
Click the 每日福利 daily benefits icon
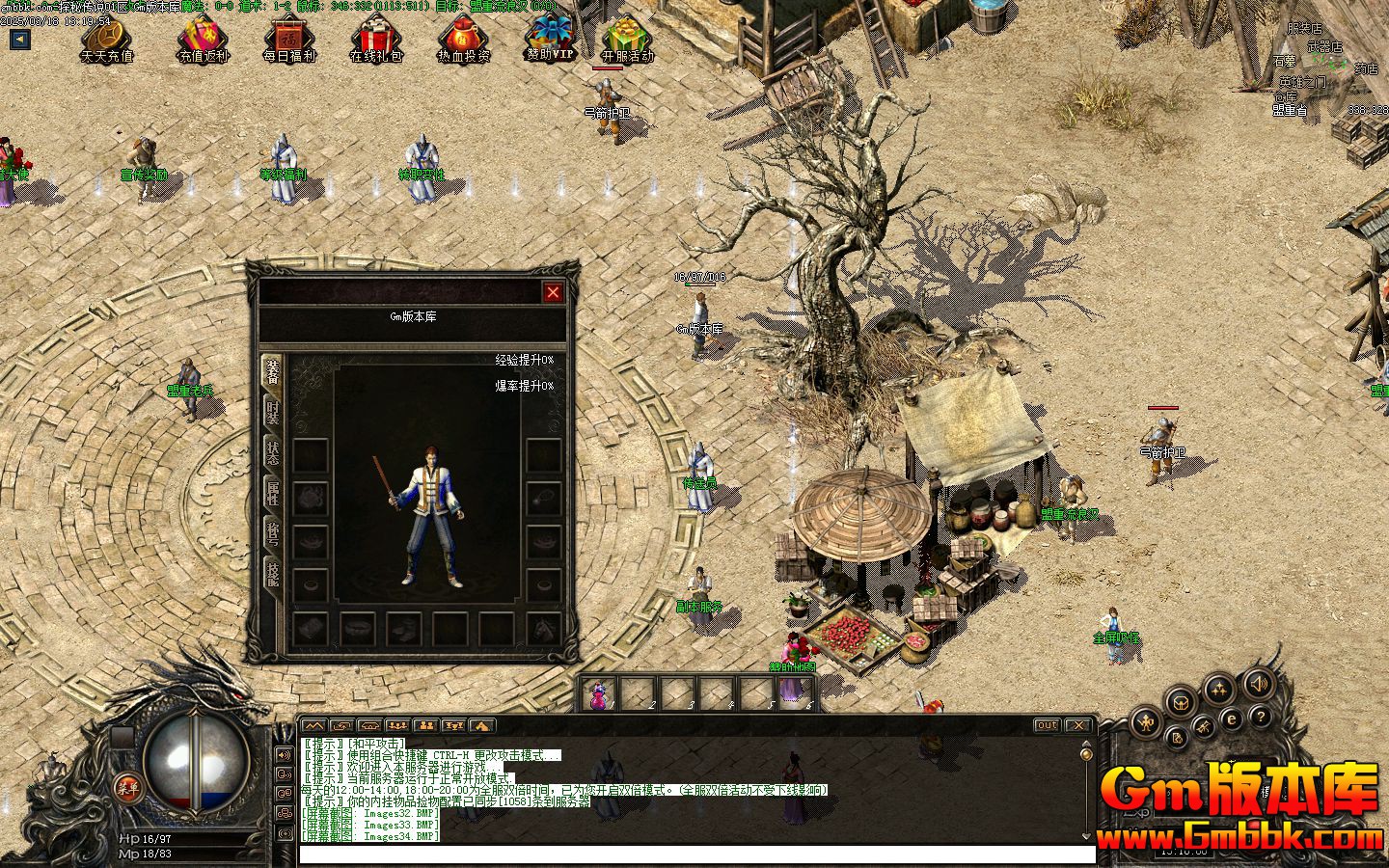pyautogui.click(x=288, y=40)
